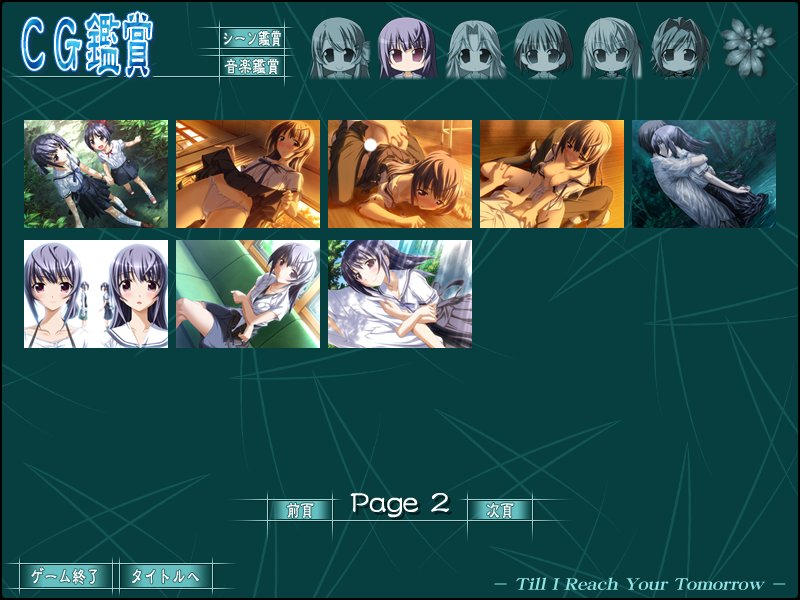View CG of girl on green seat
Viewport: 800px width, 600px height.
click(248, 294)
